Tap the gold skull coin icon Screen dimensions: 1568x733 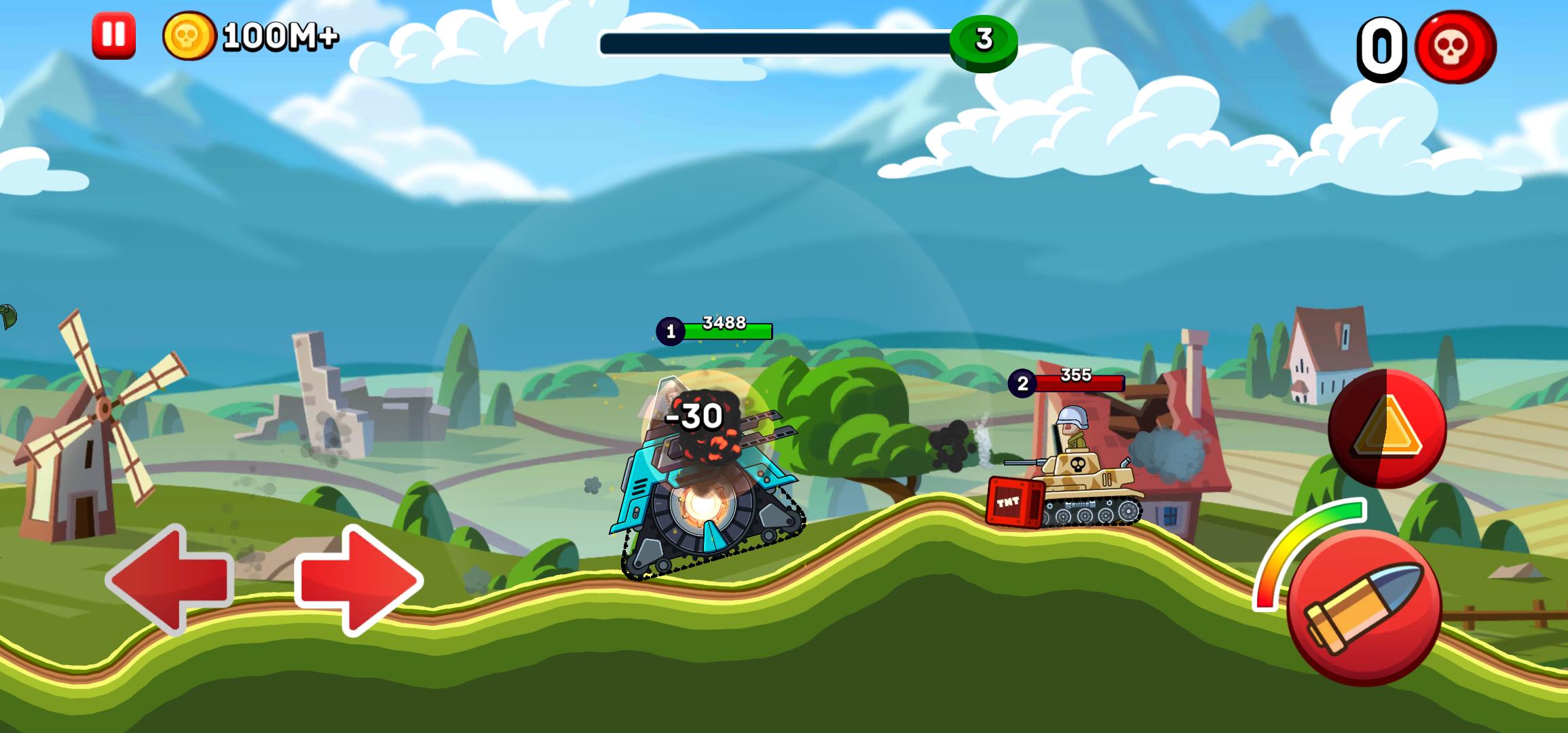189,35
